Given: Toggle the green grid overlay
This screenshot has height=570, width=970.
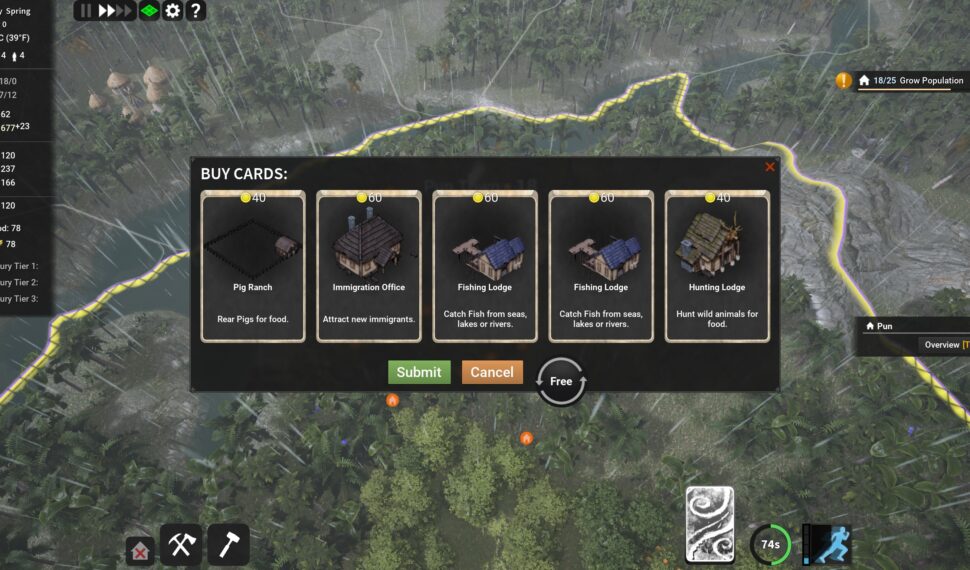Looking at the screenshot, I should pos(148,11).
